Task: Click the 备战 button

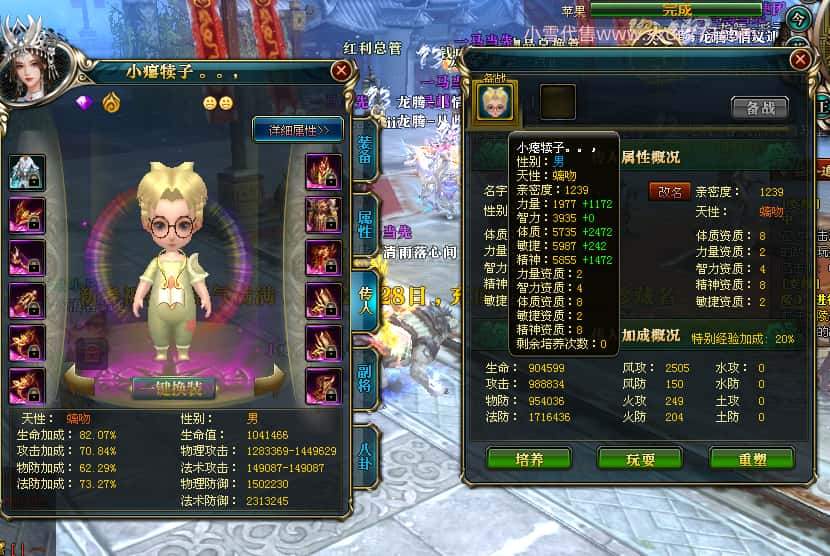Action: [759, 108]
